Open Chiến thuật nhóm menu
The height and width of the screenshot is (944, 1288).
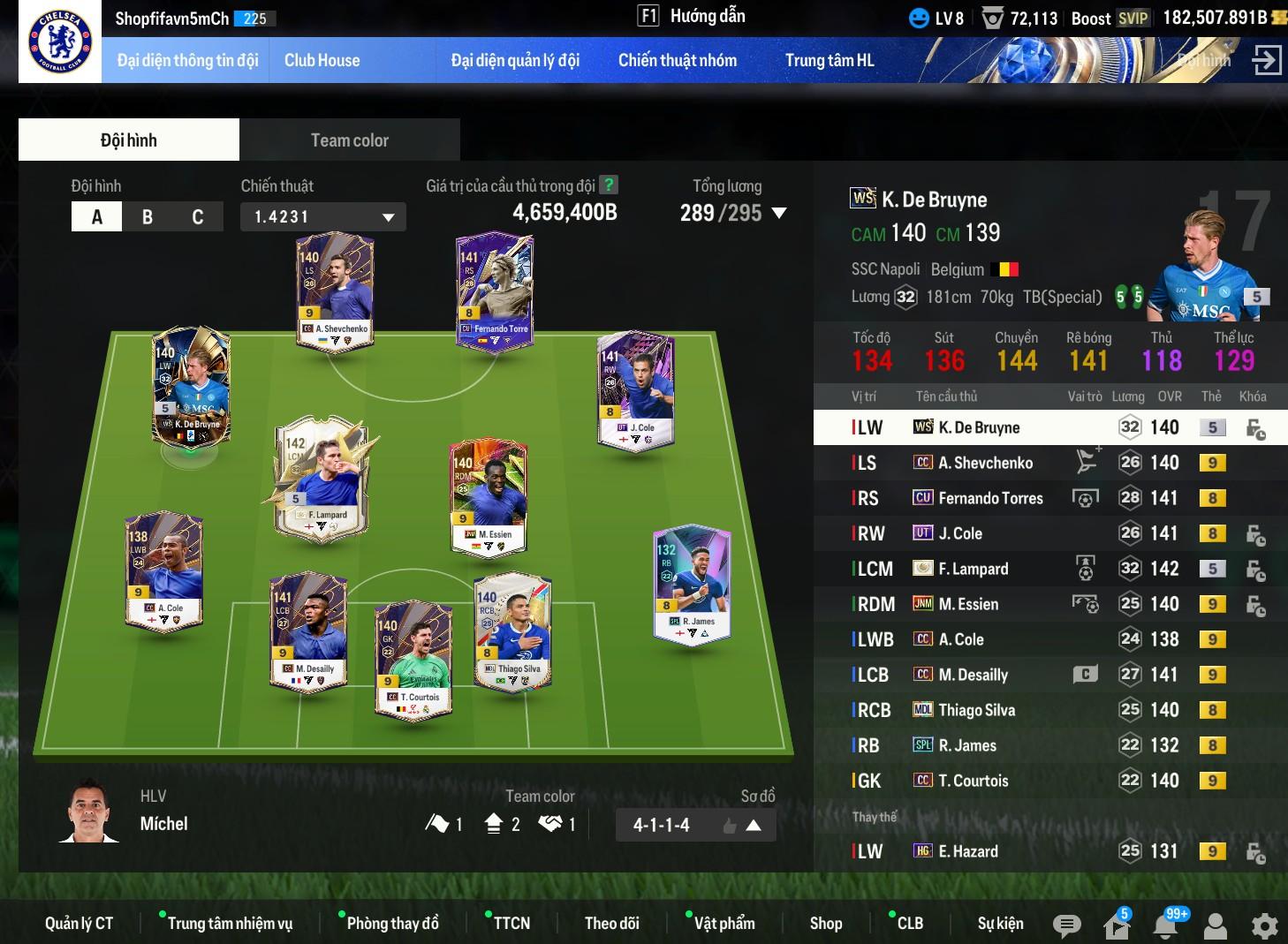(x=677, y=61)
